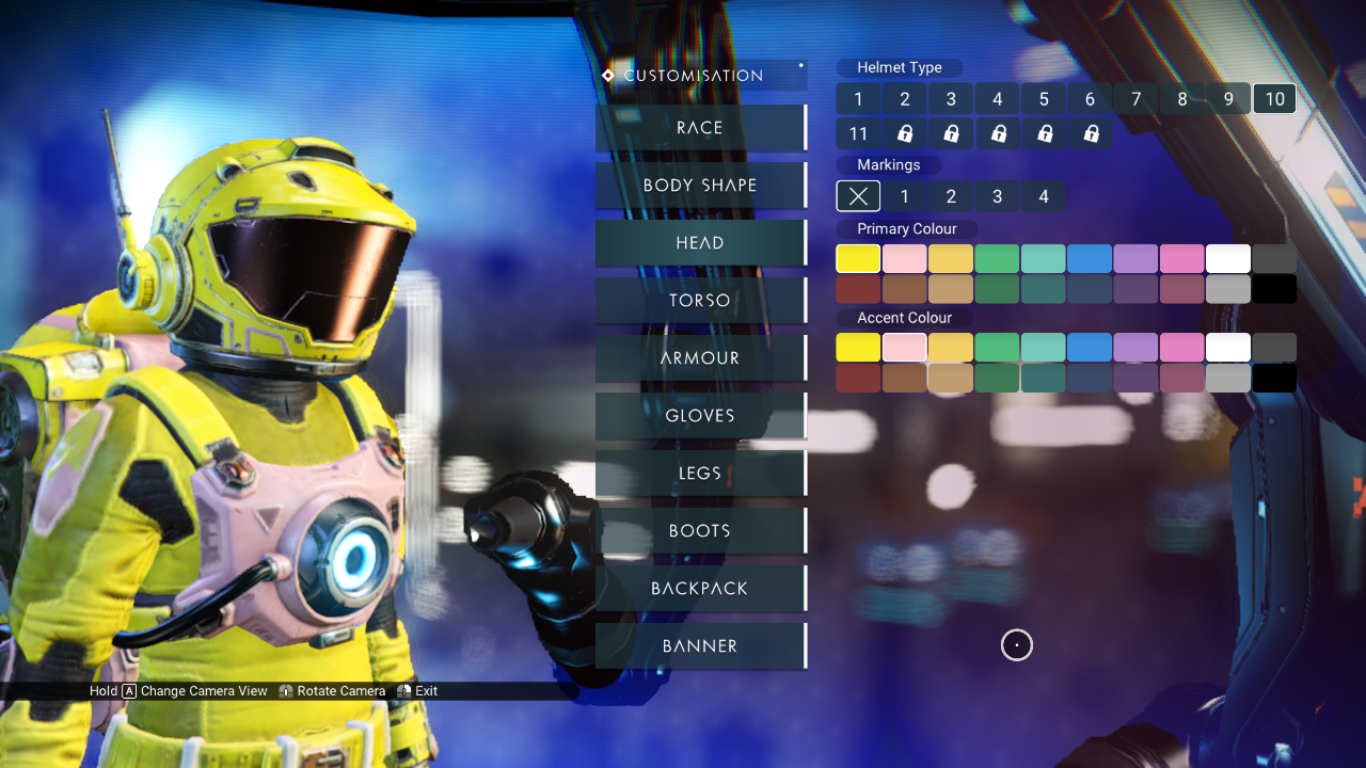
Task: Select helmet type 9
Action: (x=1229, y=99)
